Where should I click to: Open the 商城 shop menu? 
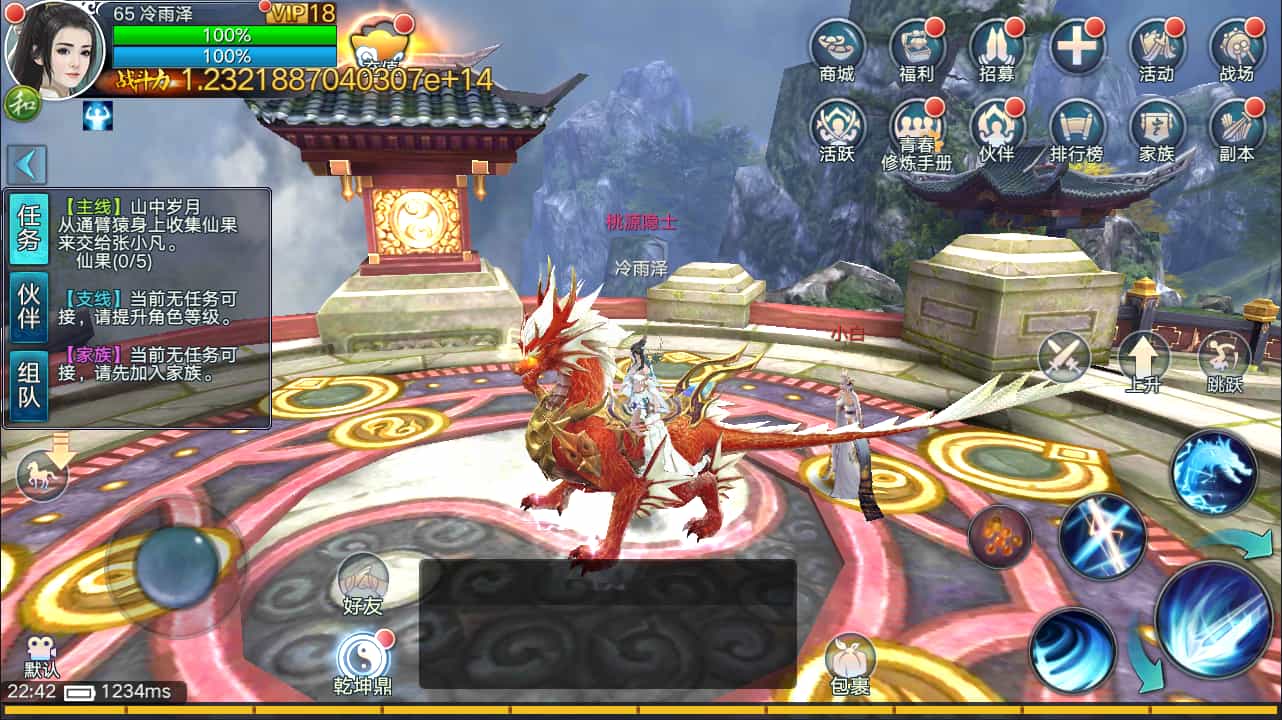point(837,48)
